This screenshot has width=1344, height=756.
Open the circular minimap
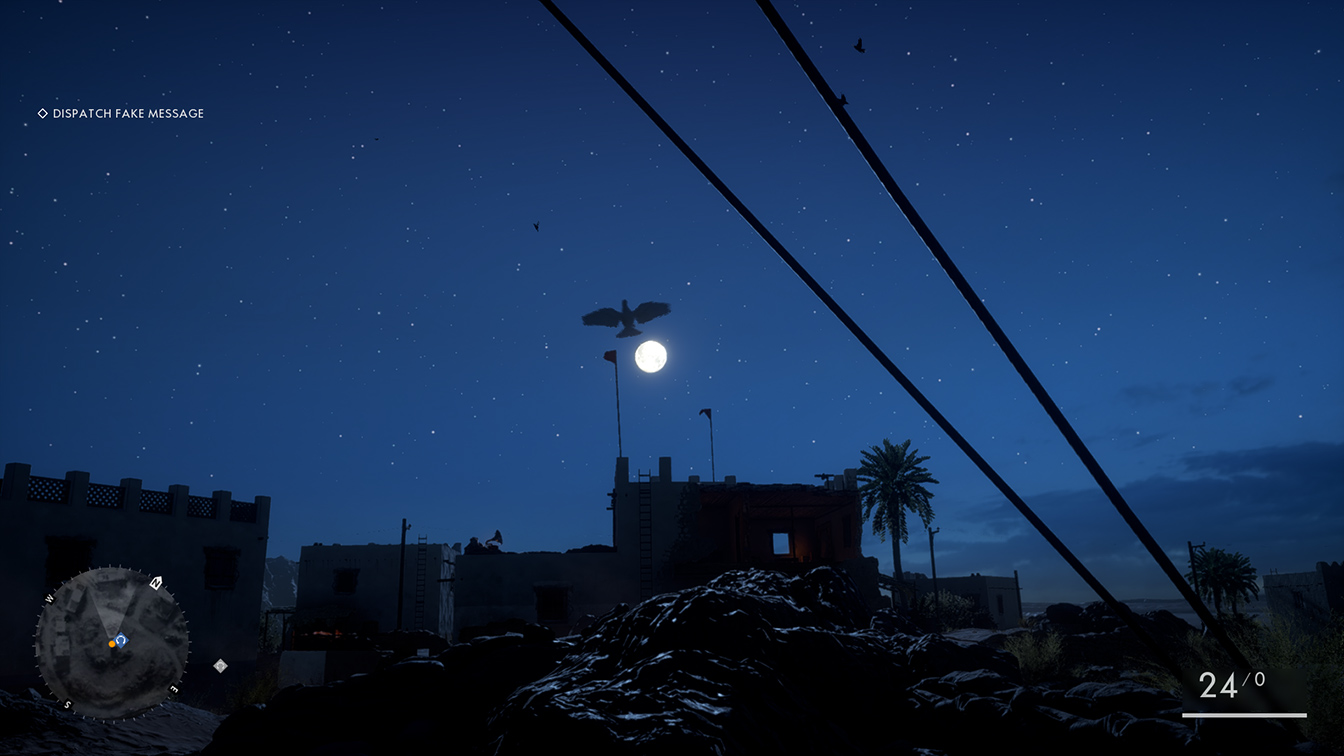coord(112,643)
